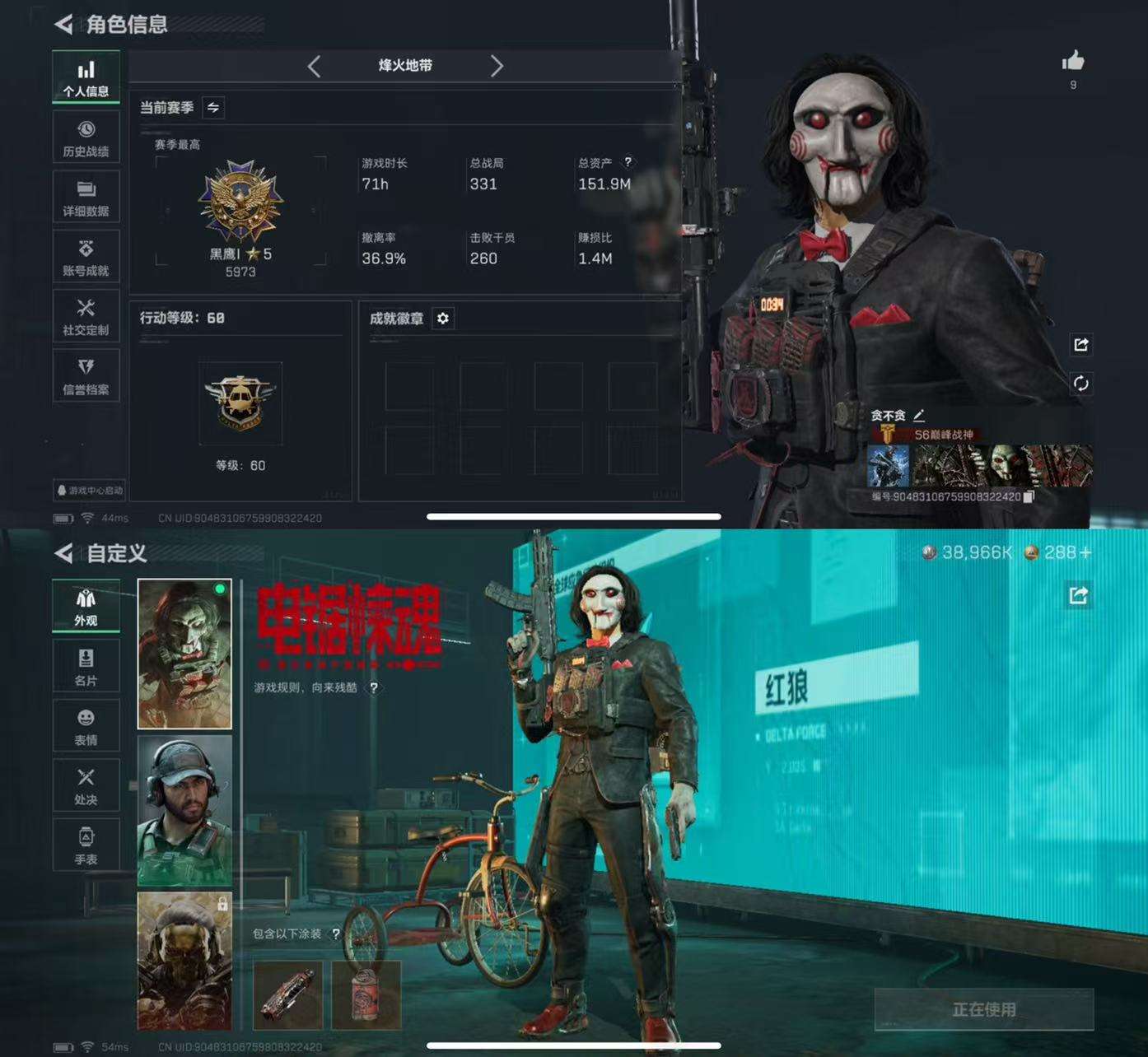Open achievement badge settings gear
This screenshot has width=1148, height=1057.
click(443, 319)
